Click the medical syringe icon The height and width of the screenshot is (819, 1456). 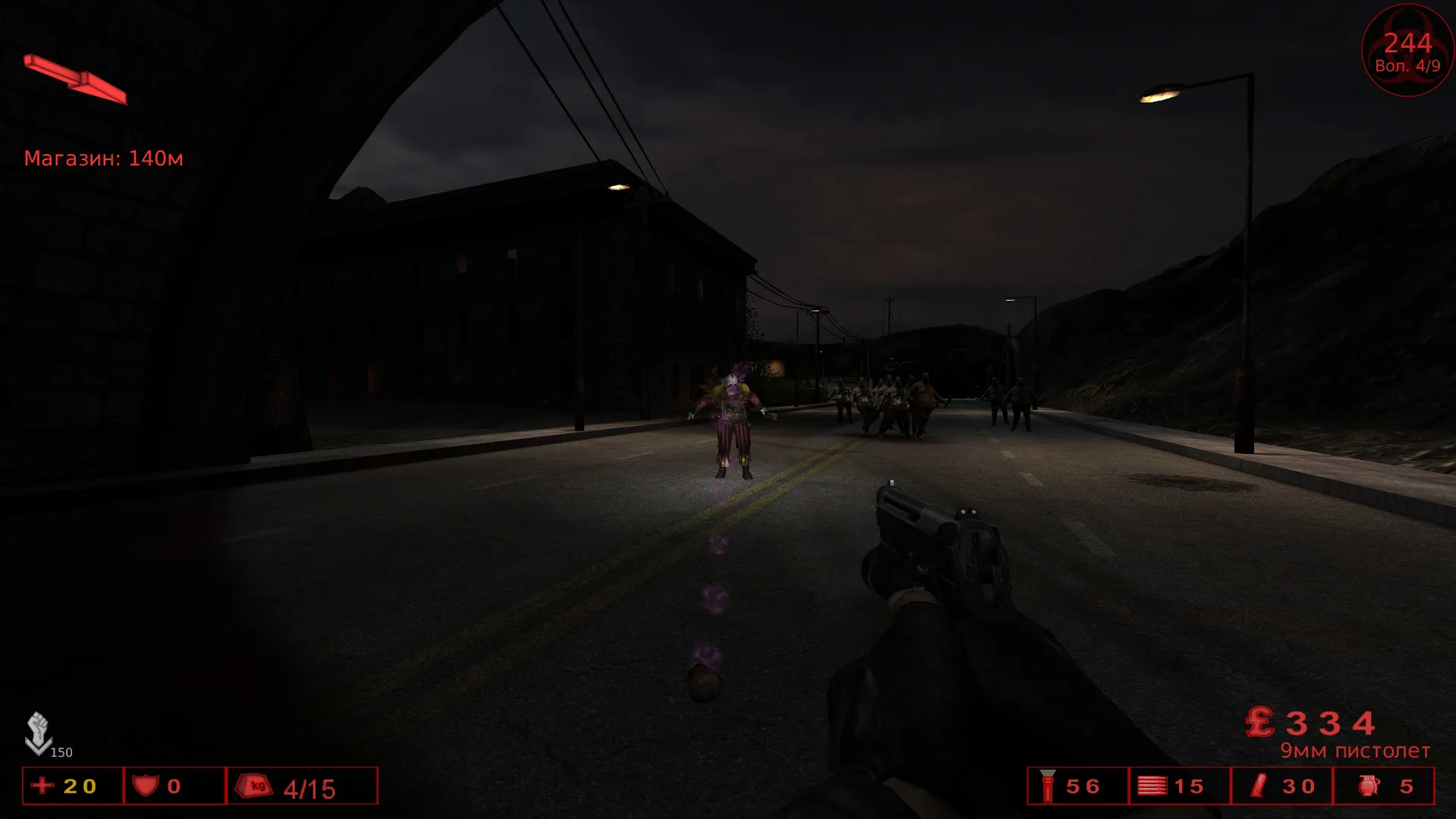click(1259, 786)
